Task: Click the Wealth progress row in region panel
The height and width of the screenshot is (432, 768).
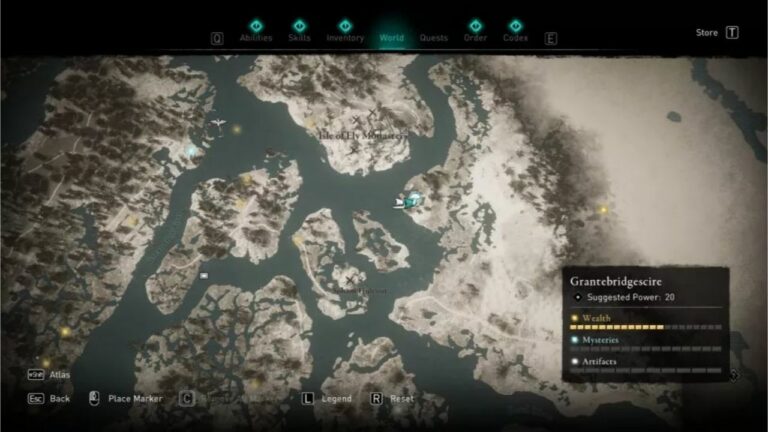Action: [x=645, y=321]
